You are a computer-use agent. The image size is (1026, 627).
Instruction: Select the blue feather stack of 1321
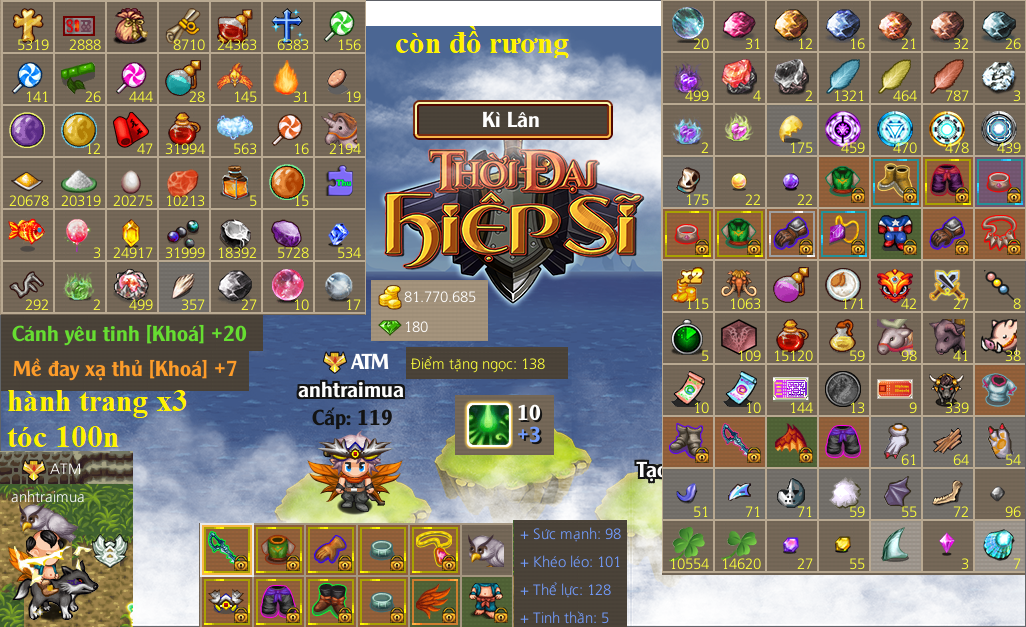coord(844,78)
